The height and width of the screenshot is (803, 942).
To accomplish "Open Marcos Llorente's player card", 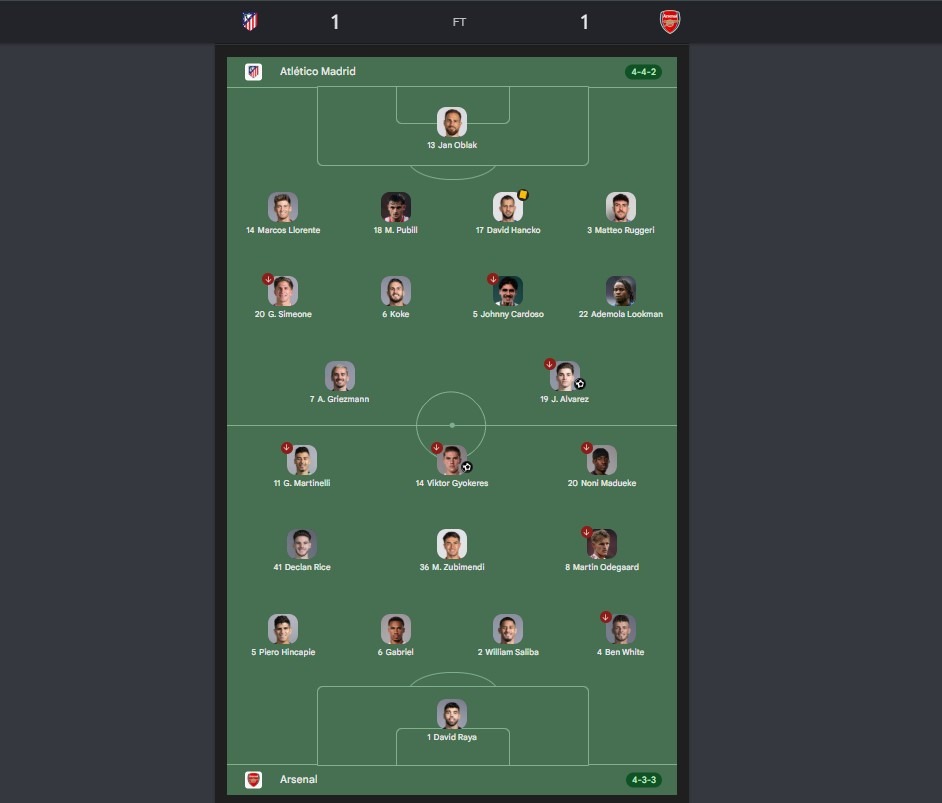I will [x=283, y=207].
